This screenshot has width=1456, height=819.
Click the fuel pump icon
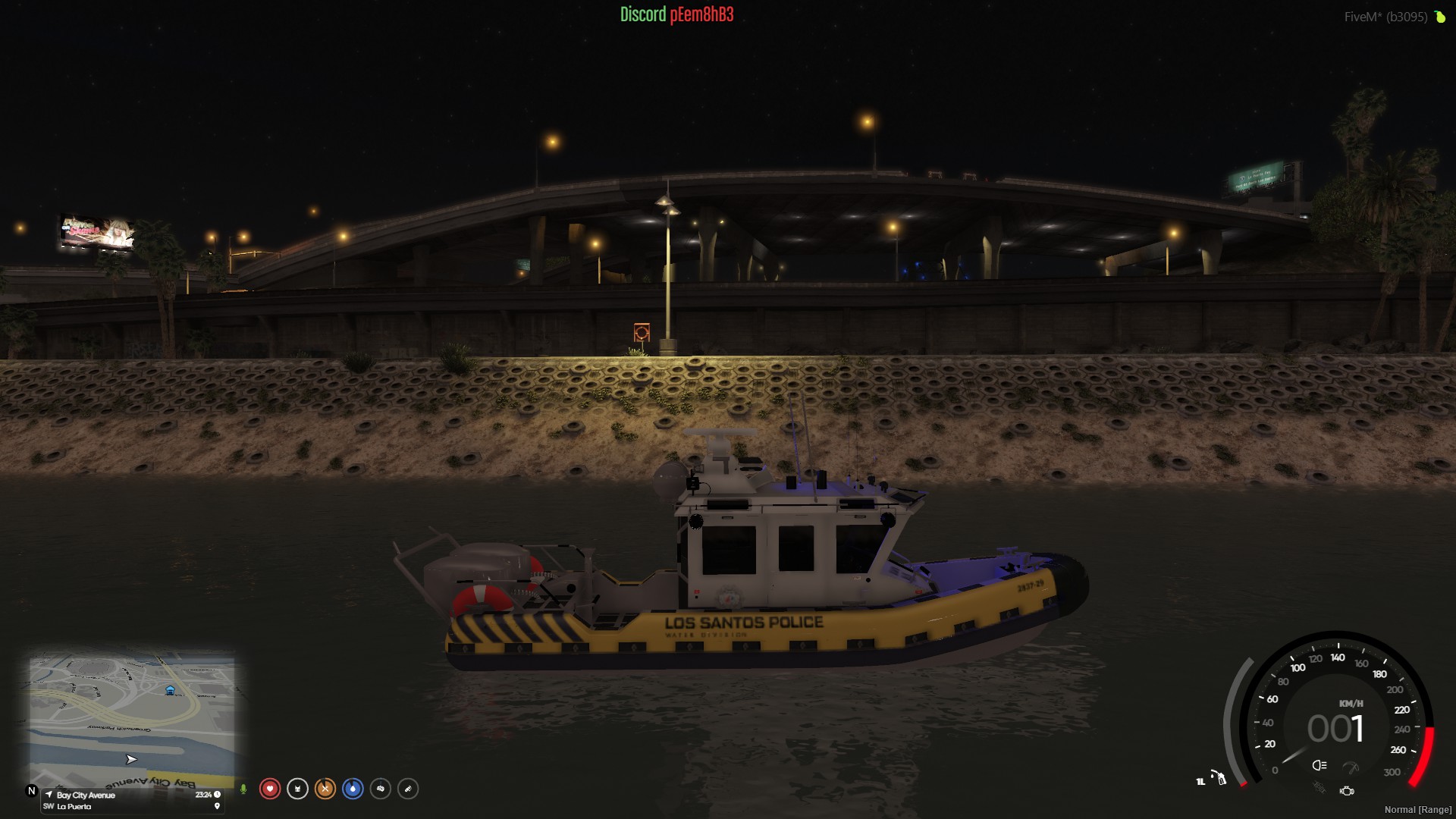(x=1219, y=778)
